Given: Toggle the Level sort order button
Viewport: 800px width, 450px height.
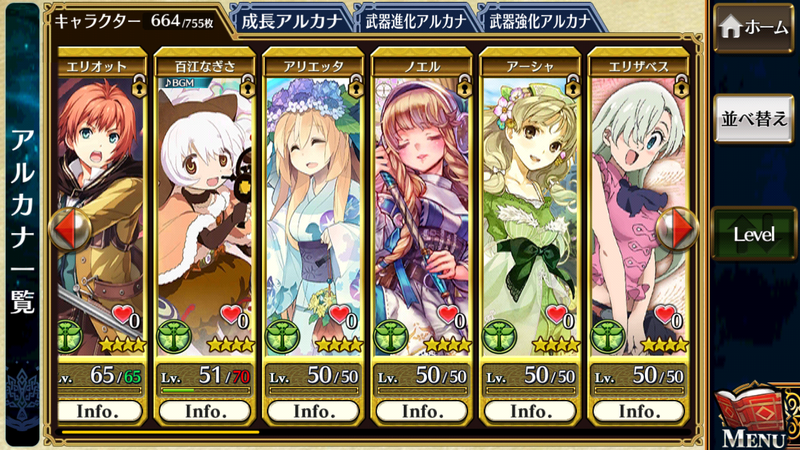Looking at the screenshot, I should (754, 235).
